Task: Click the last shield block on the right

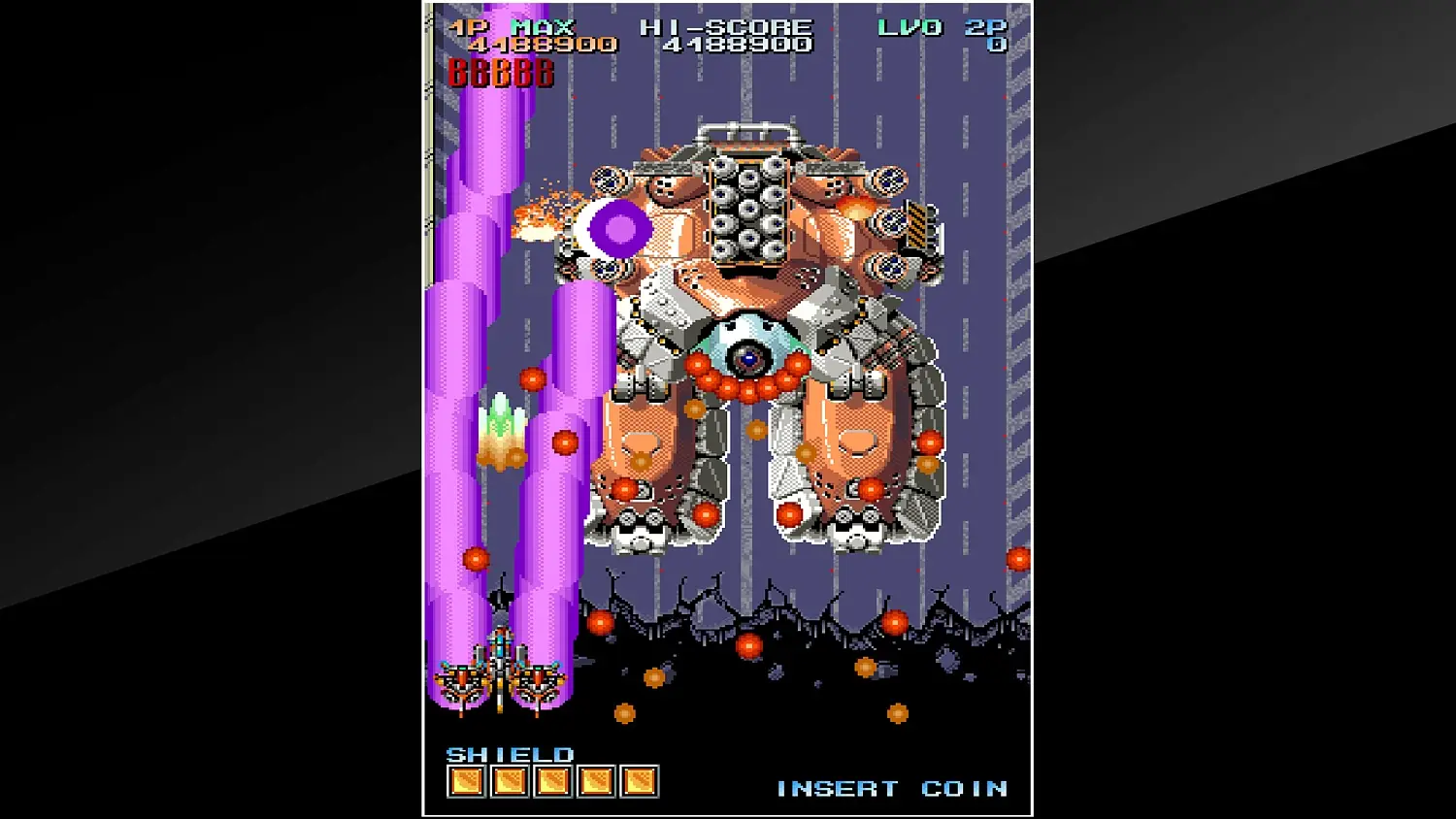Action: coord(641,779)
